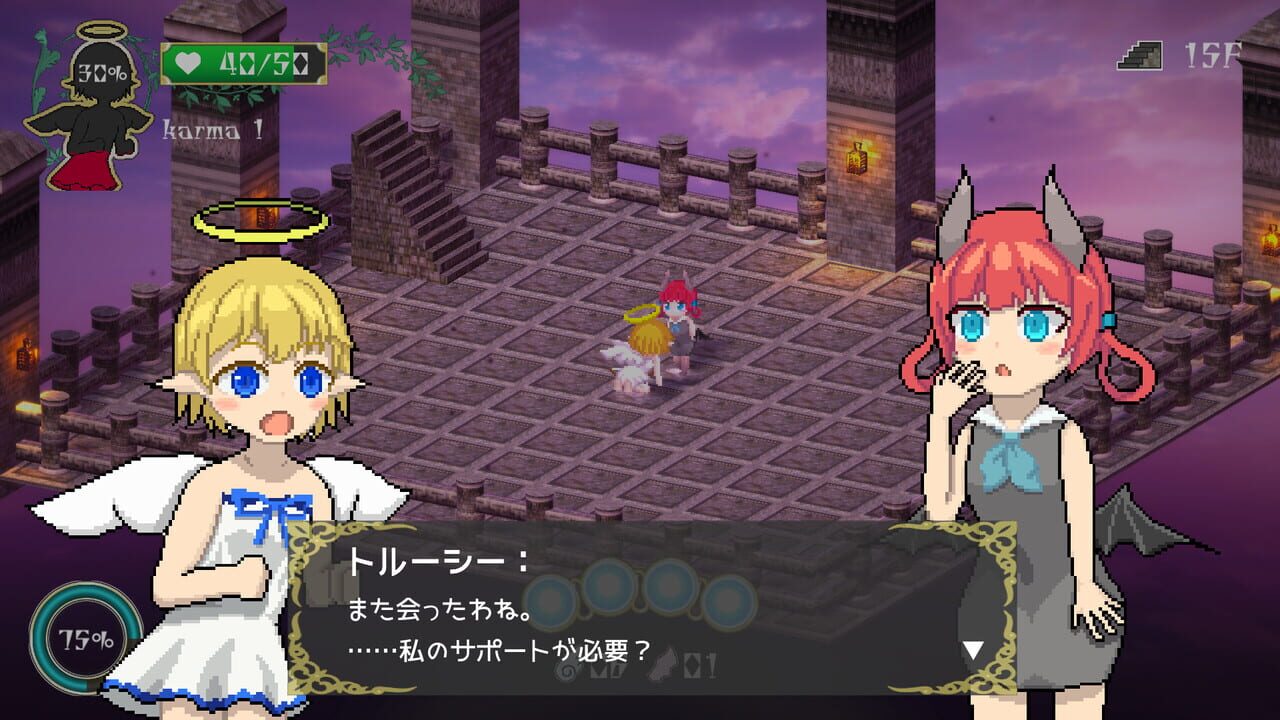Toggle the lantern on the right pillar
This screenshot has height=720, width=1280.
(858, 160)
